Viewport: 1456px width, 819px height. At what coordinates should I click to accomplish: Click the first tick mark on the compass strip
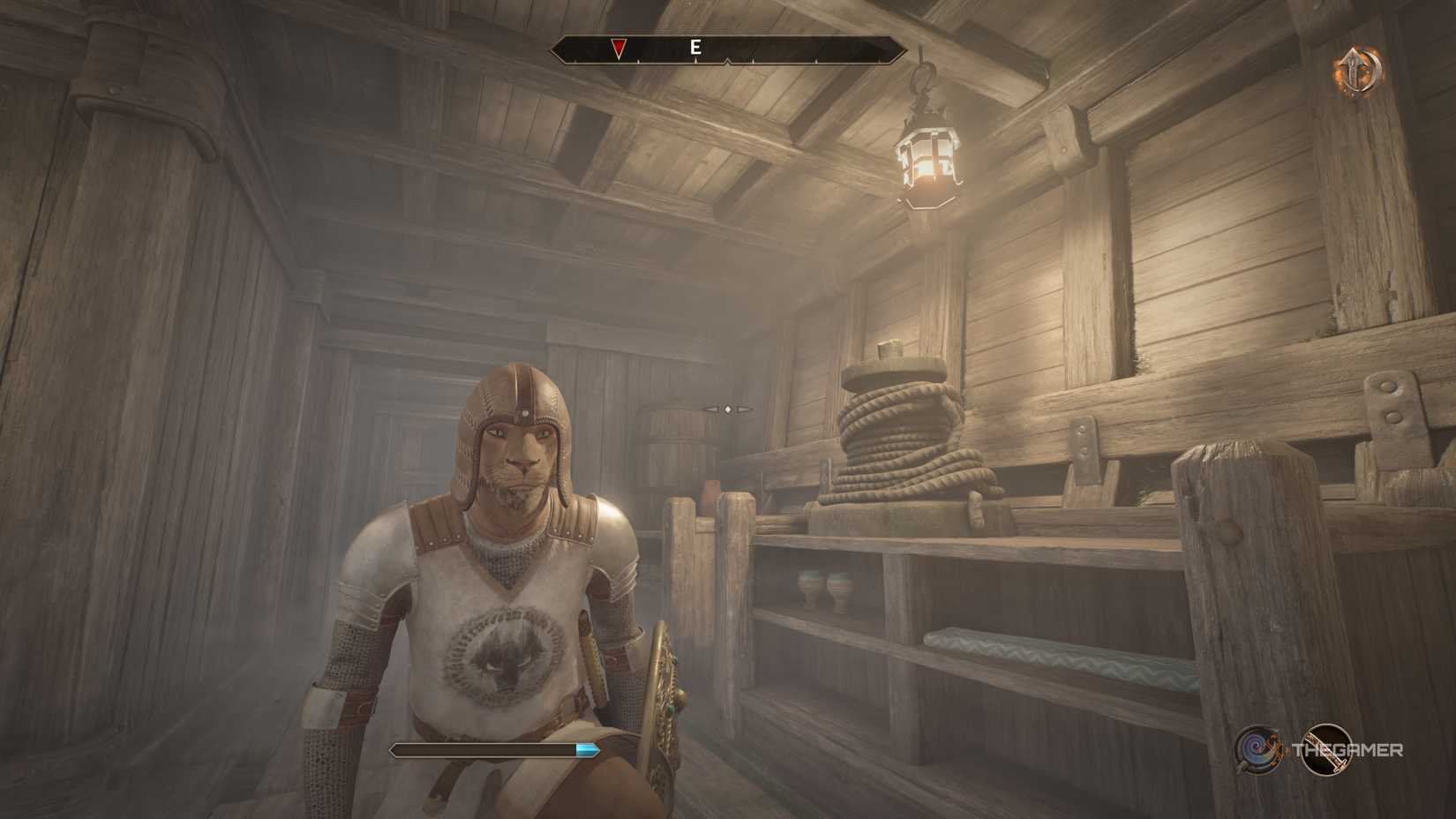pyautogui.click(x=575, y=62)
